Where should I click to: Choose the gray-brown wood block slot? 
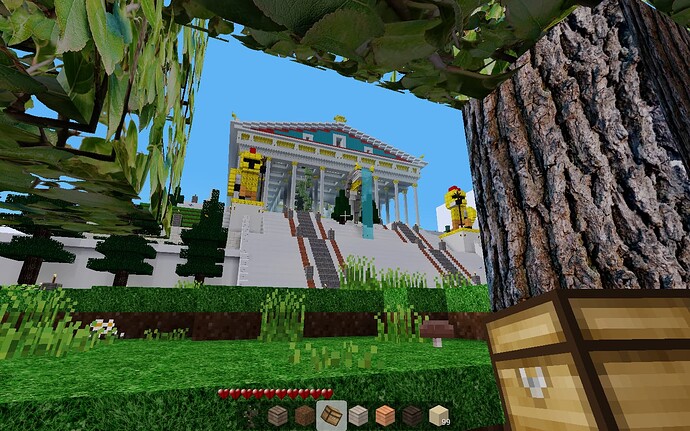[278, 415]
